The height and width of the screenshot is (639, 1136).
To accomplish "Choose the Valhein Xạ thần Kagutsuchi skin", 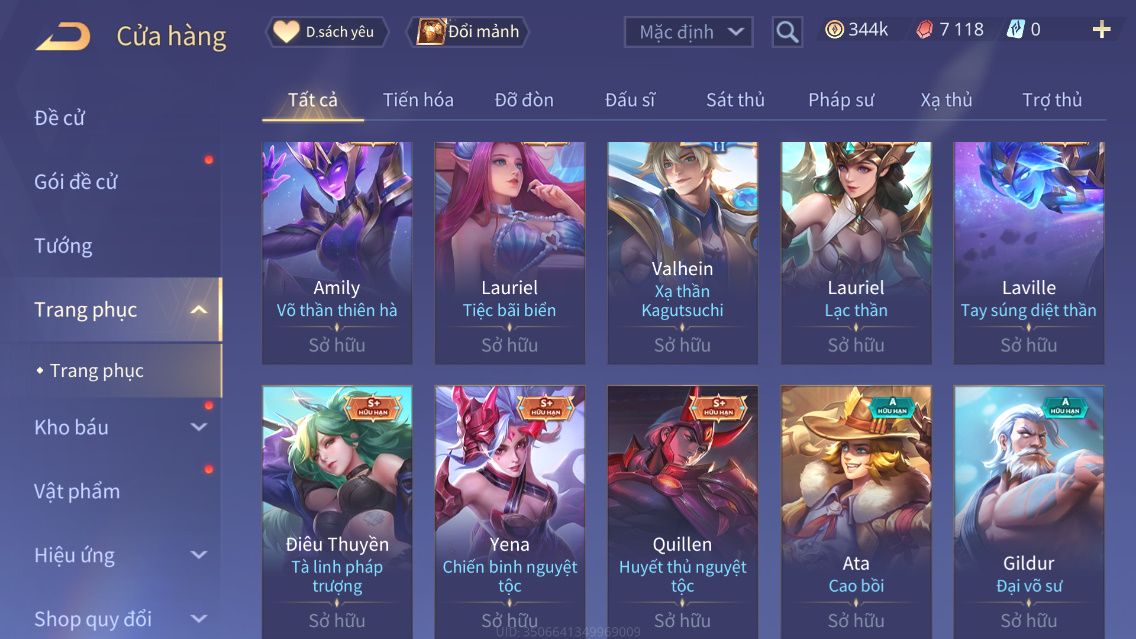I will (x=683, y=252).
